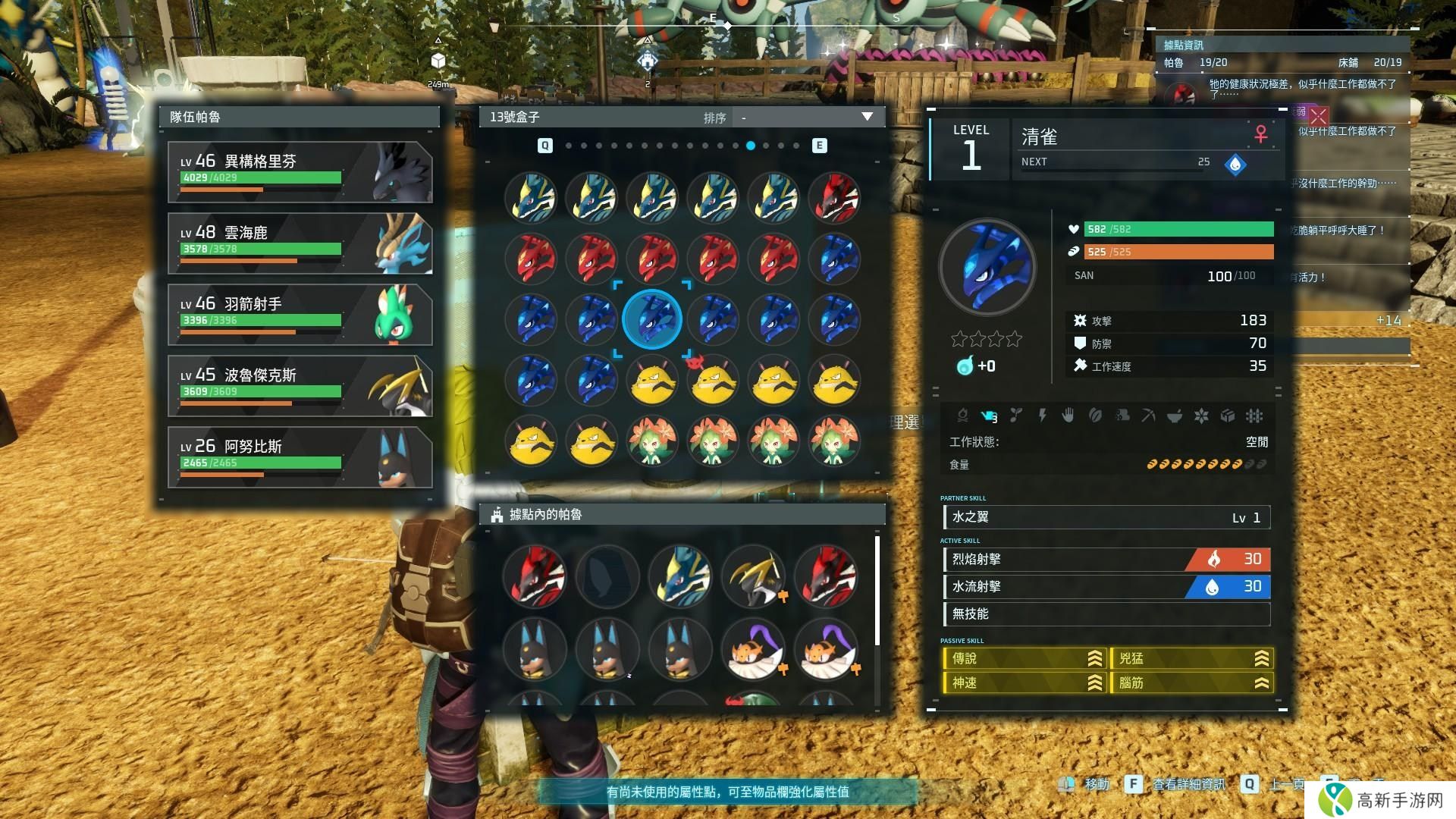Inspect the 神速 passive skill
The image size is (1456, 819).
tap(1024, 683)
